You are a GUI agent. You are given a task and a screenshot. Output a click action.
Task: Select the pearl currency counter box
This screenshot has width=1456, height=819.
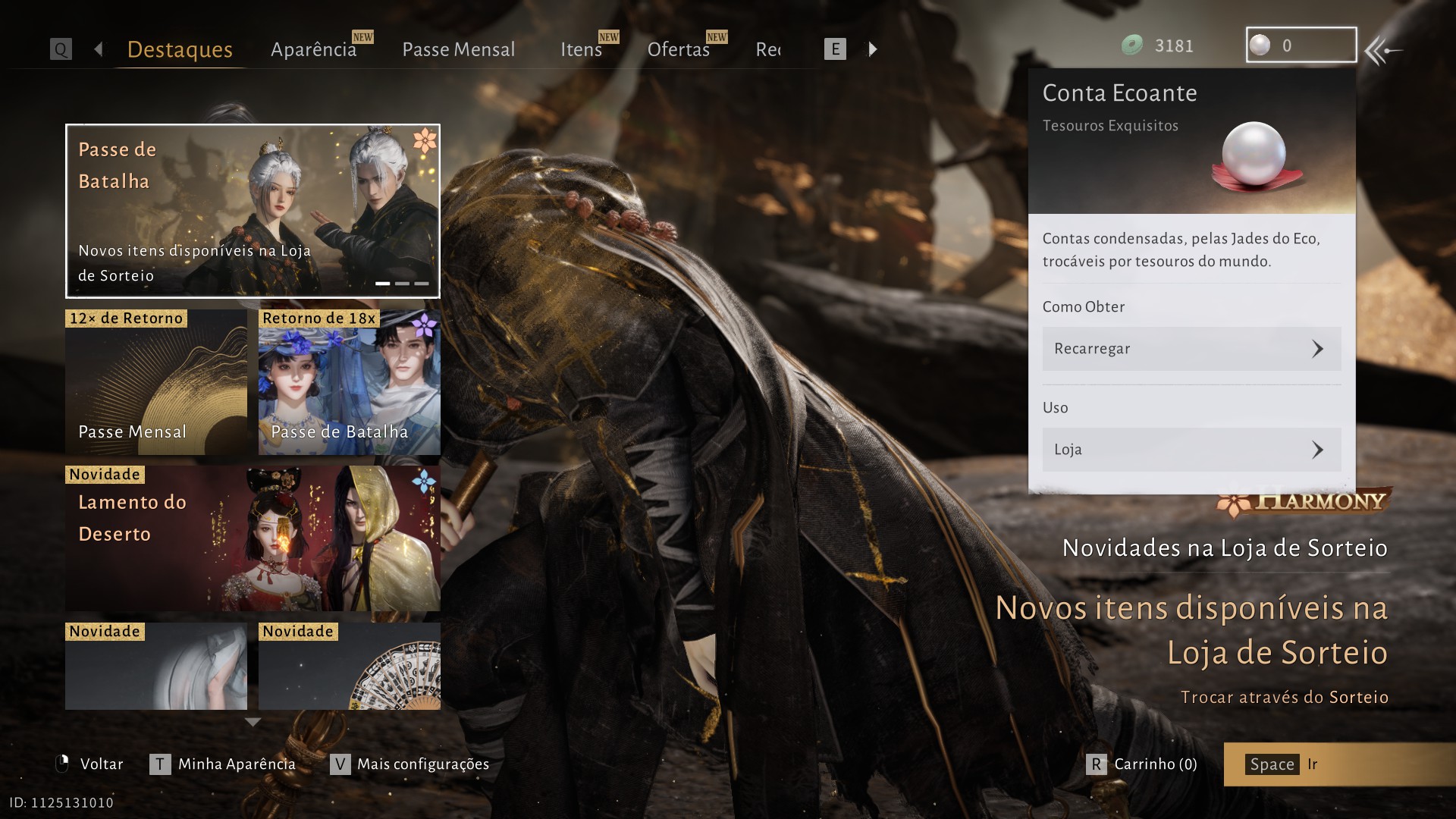[1301, 45]
